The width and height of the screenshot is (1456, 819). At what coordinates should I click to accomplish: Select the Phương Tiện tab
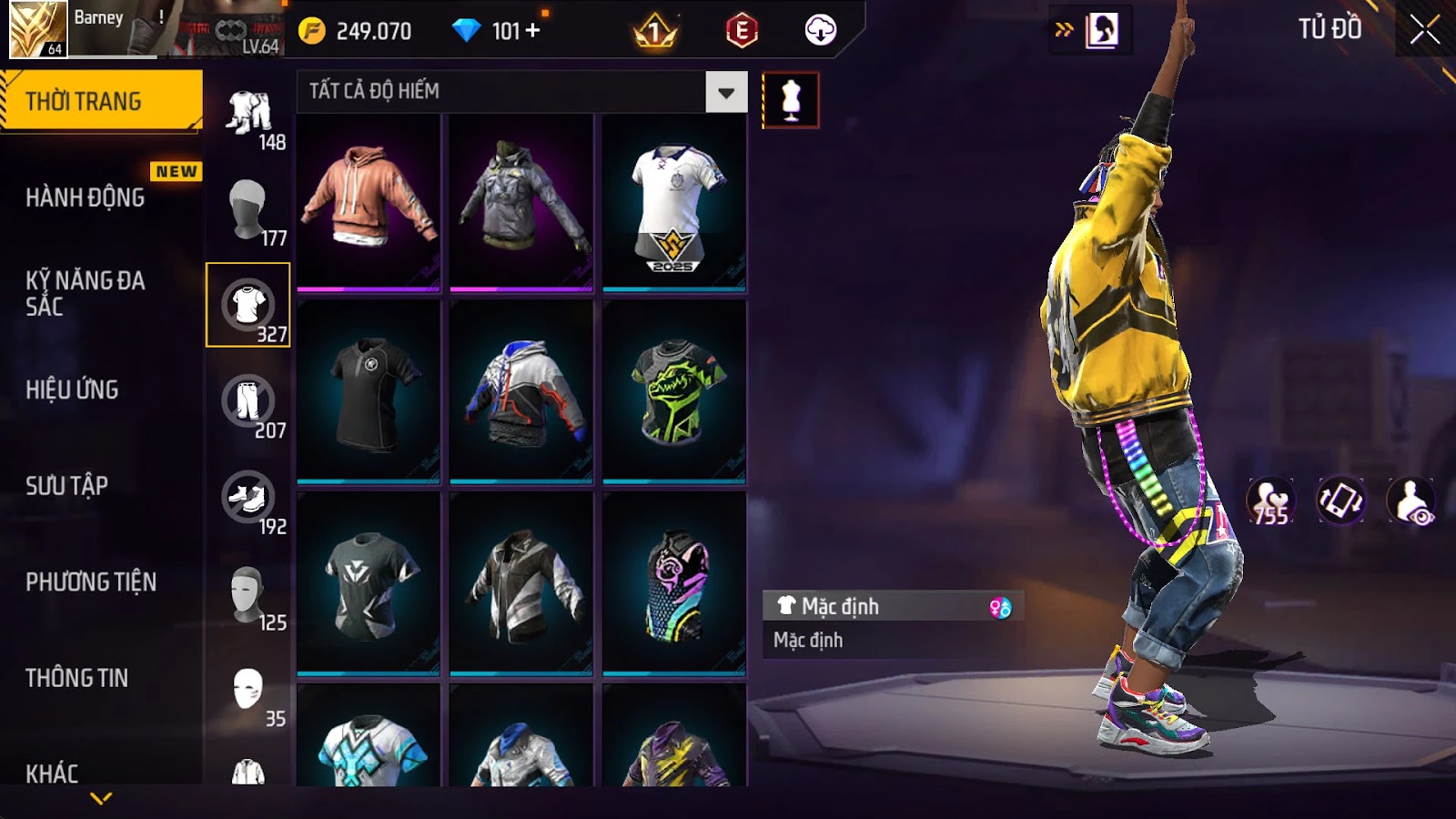coord(91,581)
